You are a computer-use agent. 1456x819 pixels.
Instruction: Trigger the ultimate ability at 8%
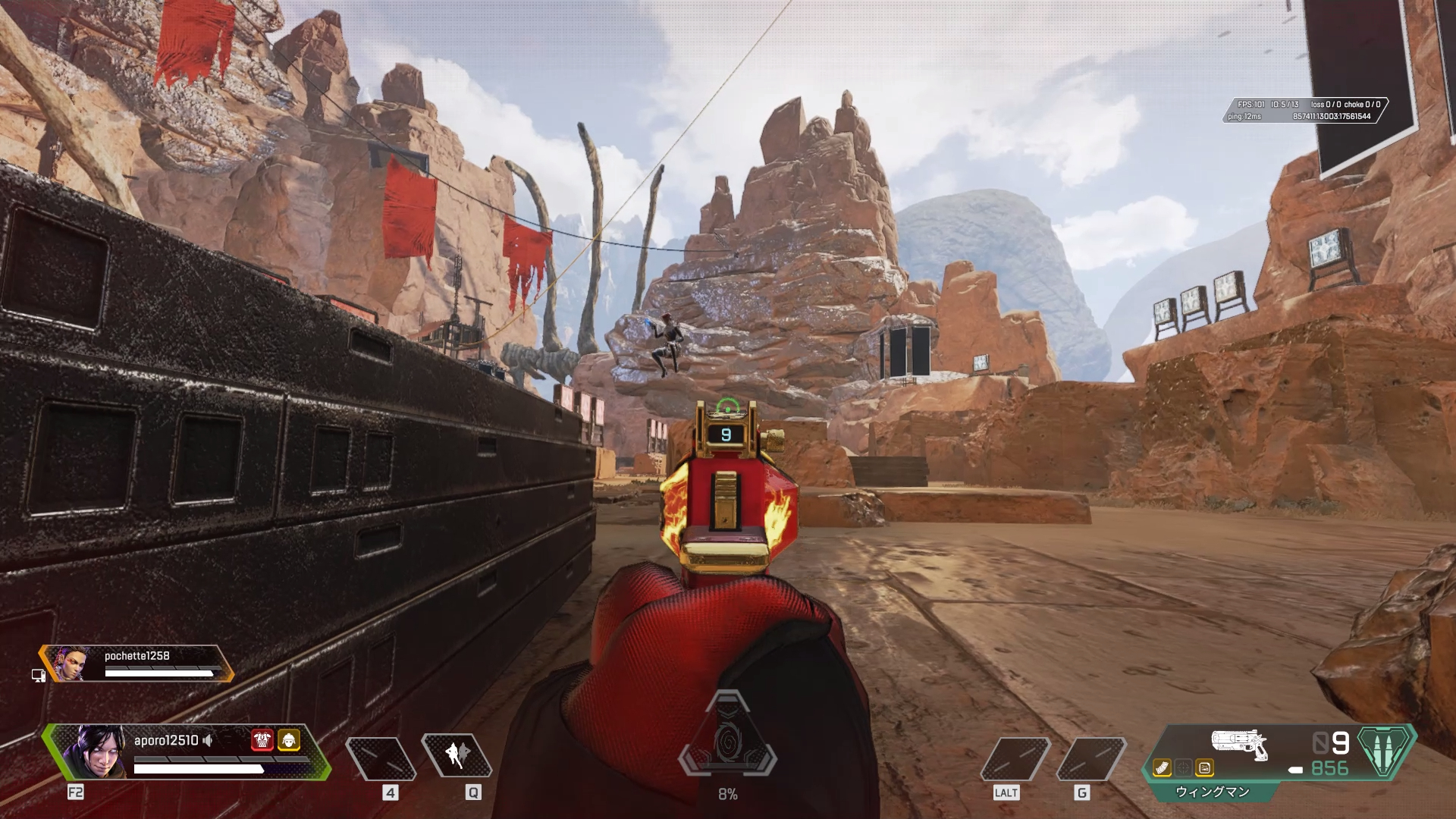727,745
